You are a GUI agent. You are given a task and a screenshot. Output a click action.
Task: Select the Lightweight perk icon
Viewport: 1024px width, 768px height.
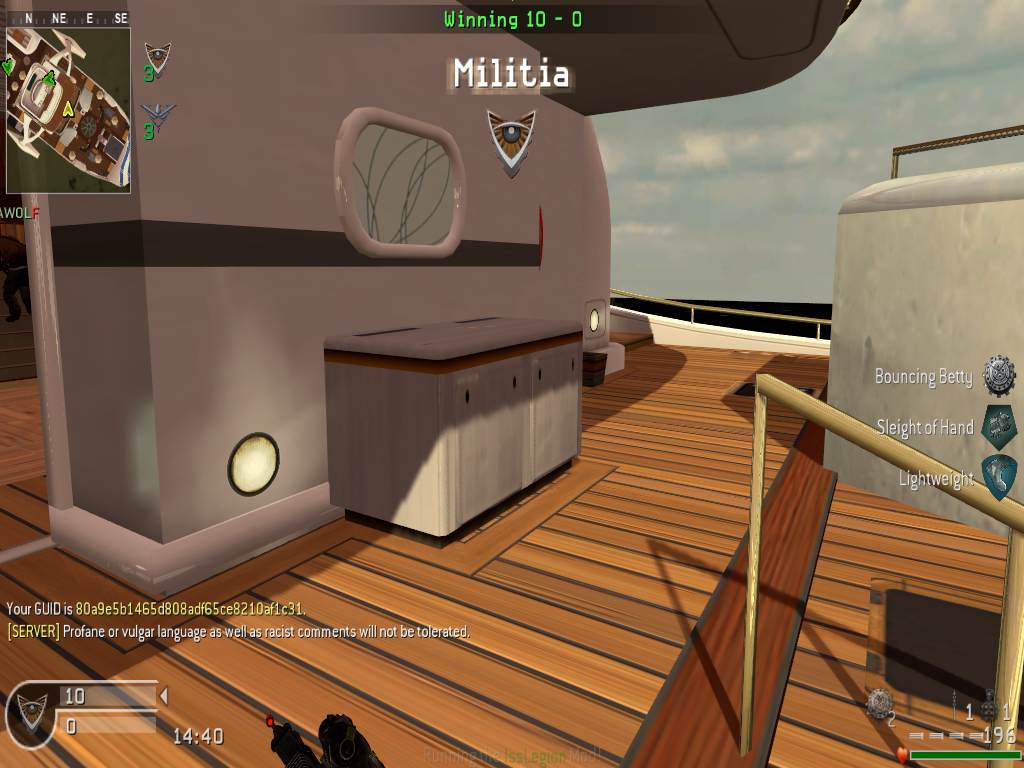(998, 478)
